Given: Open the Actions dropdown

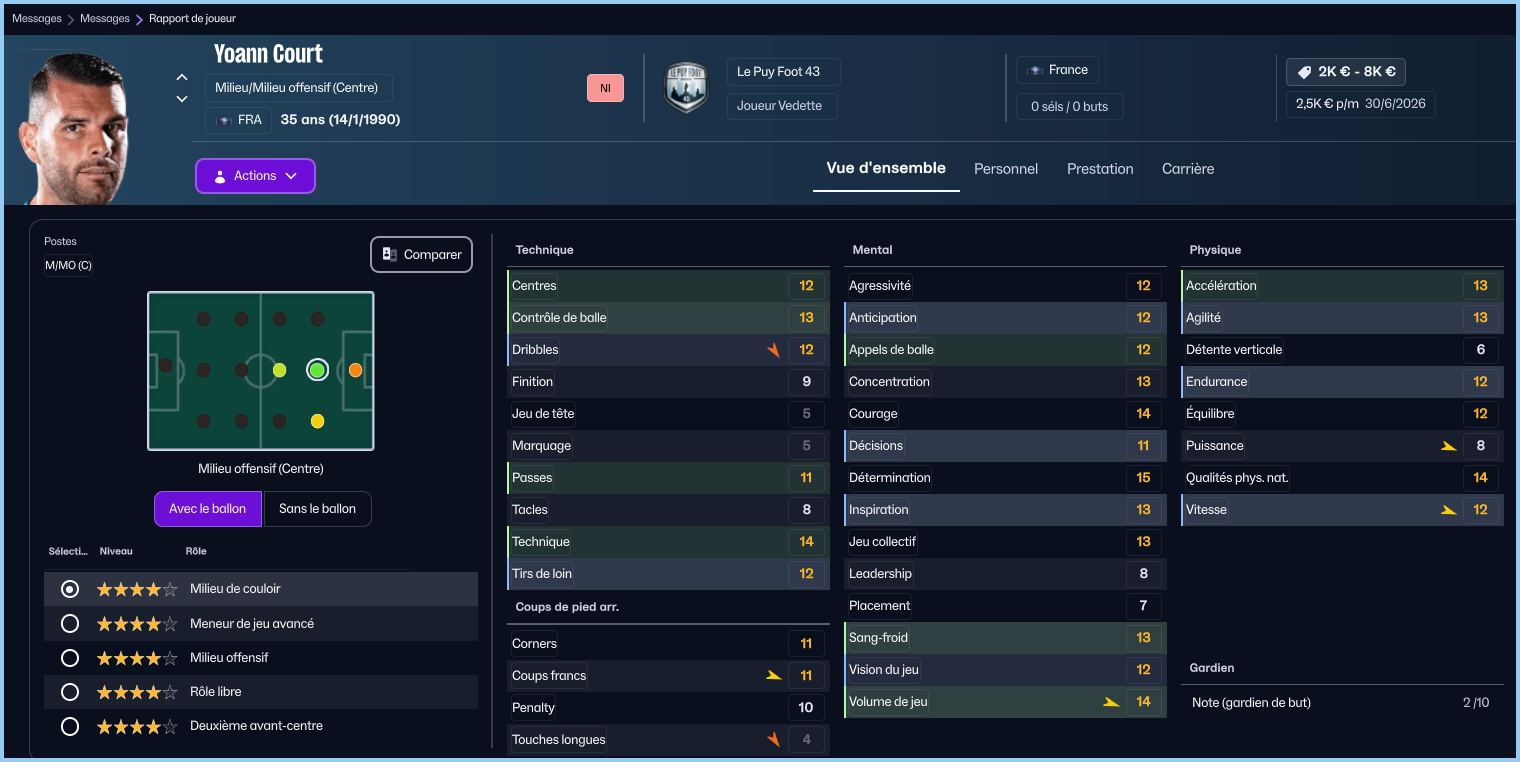Looking at the screenshot, I should pyautogui.click(x=255, y=176).
